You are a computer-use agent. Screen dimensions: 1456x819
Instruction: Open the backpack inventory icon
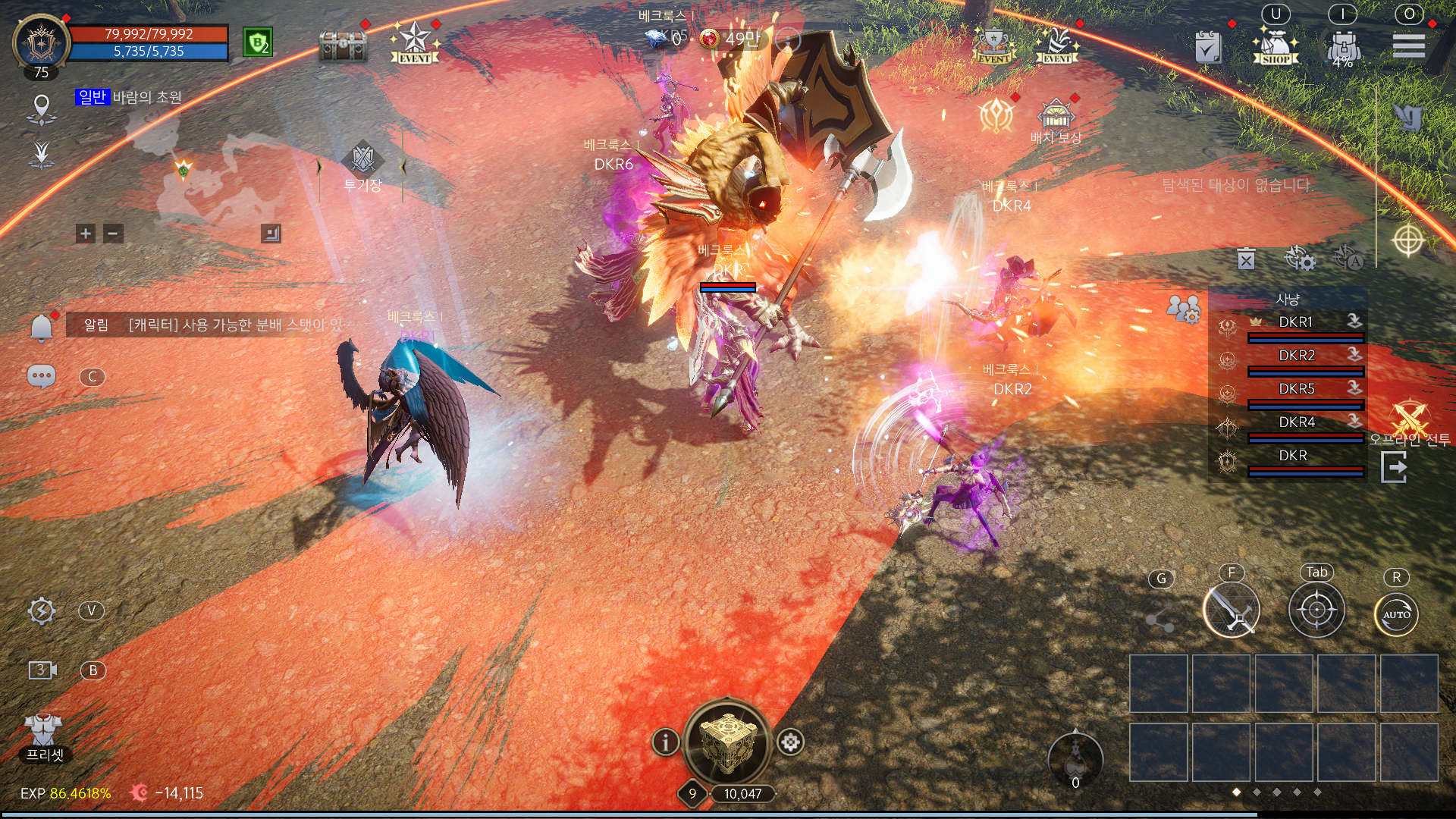[1343, 47]
